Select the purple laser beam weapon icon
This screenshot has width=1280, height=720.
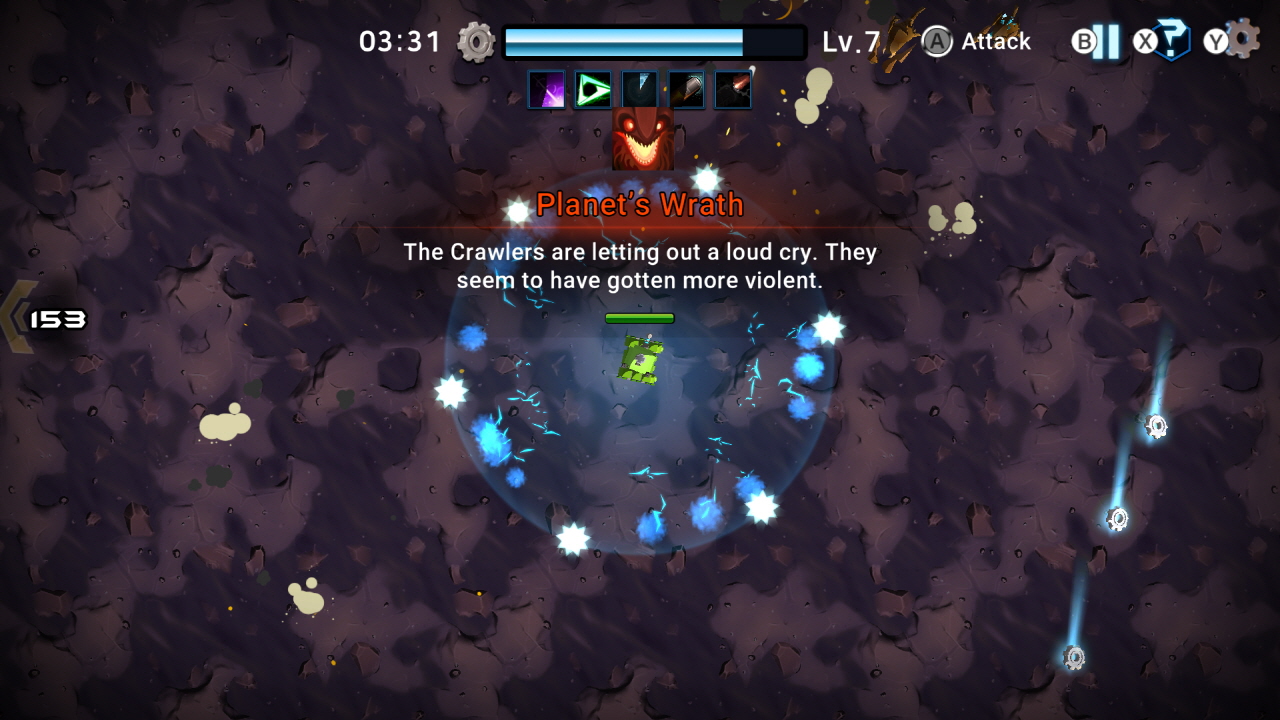pos(546,90)
